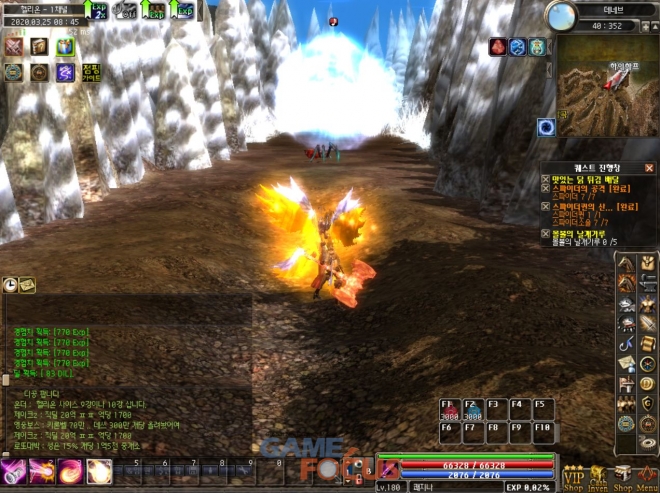Open the VIP Shop

(573, 477)
